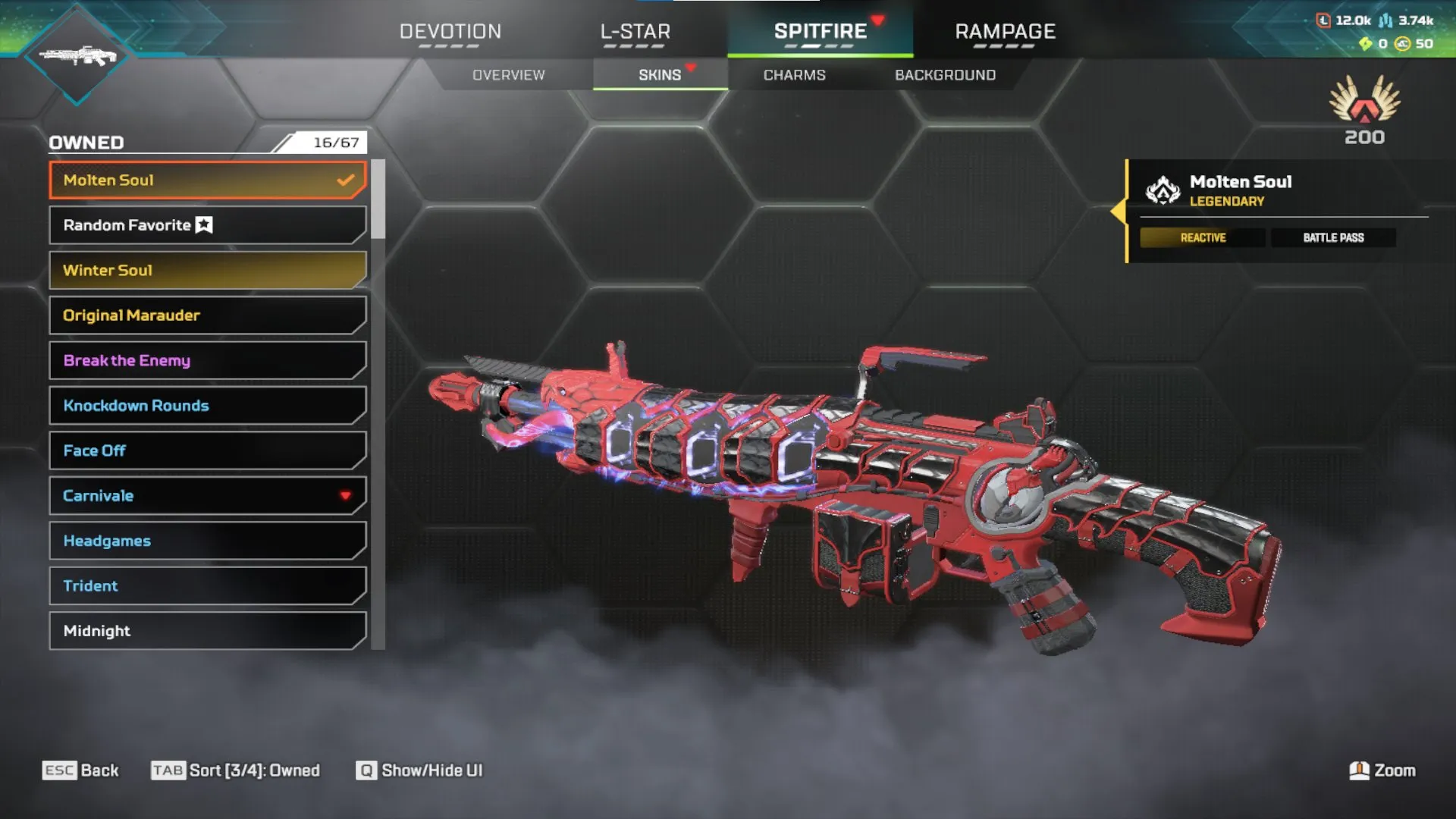Click the red notification marker above SPITFIRE
The width and height of the screenshot is (1456, 819).
[877, 21]
